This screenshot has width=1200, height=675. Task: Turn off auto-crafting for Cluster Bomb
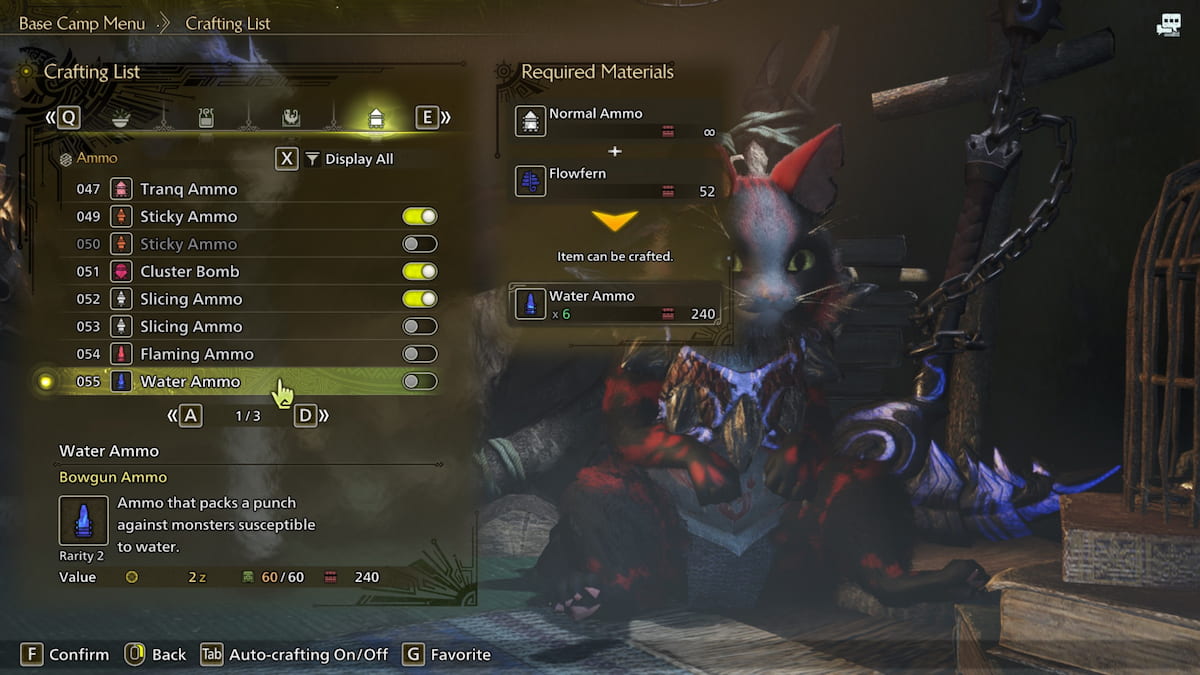tap(420, 272)
